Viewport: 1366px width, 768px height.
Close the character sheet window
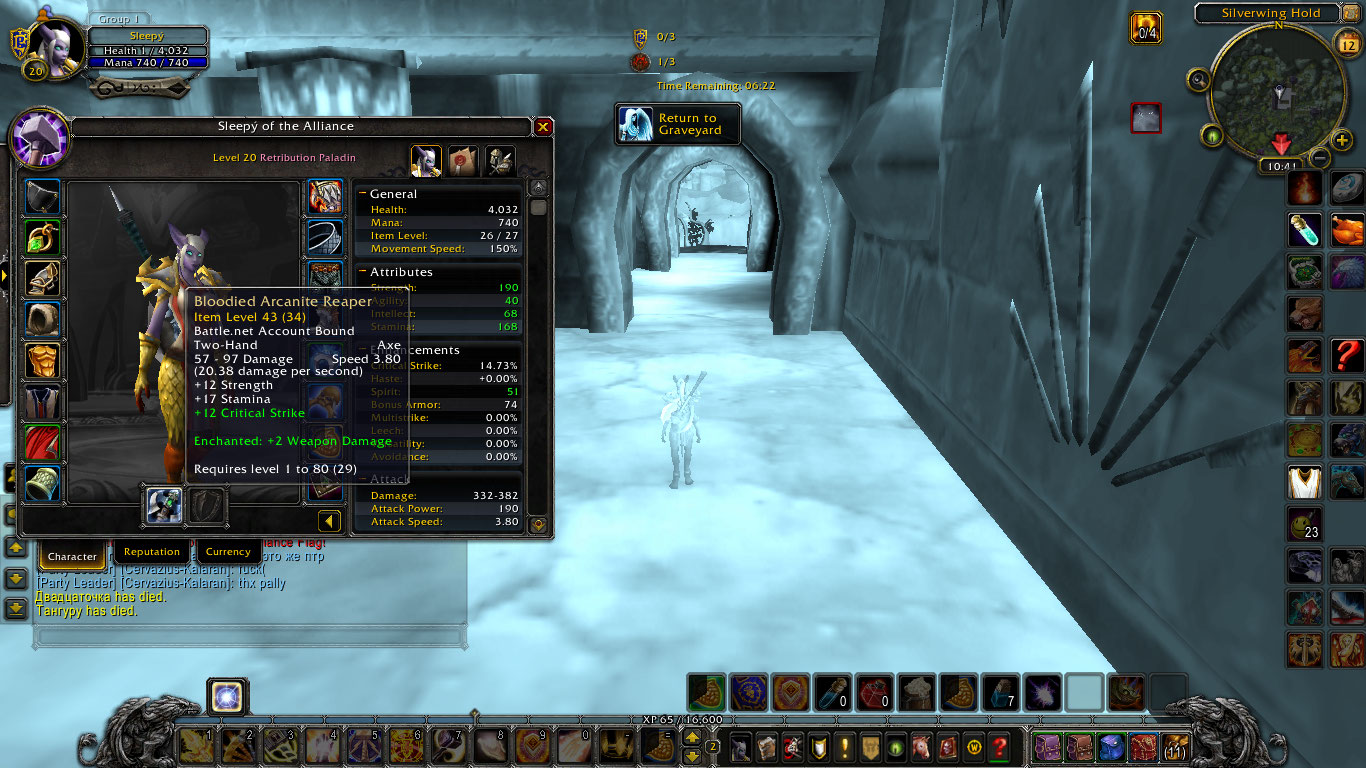[543, 127]
